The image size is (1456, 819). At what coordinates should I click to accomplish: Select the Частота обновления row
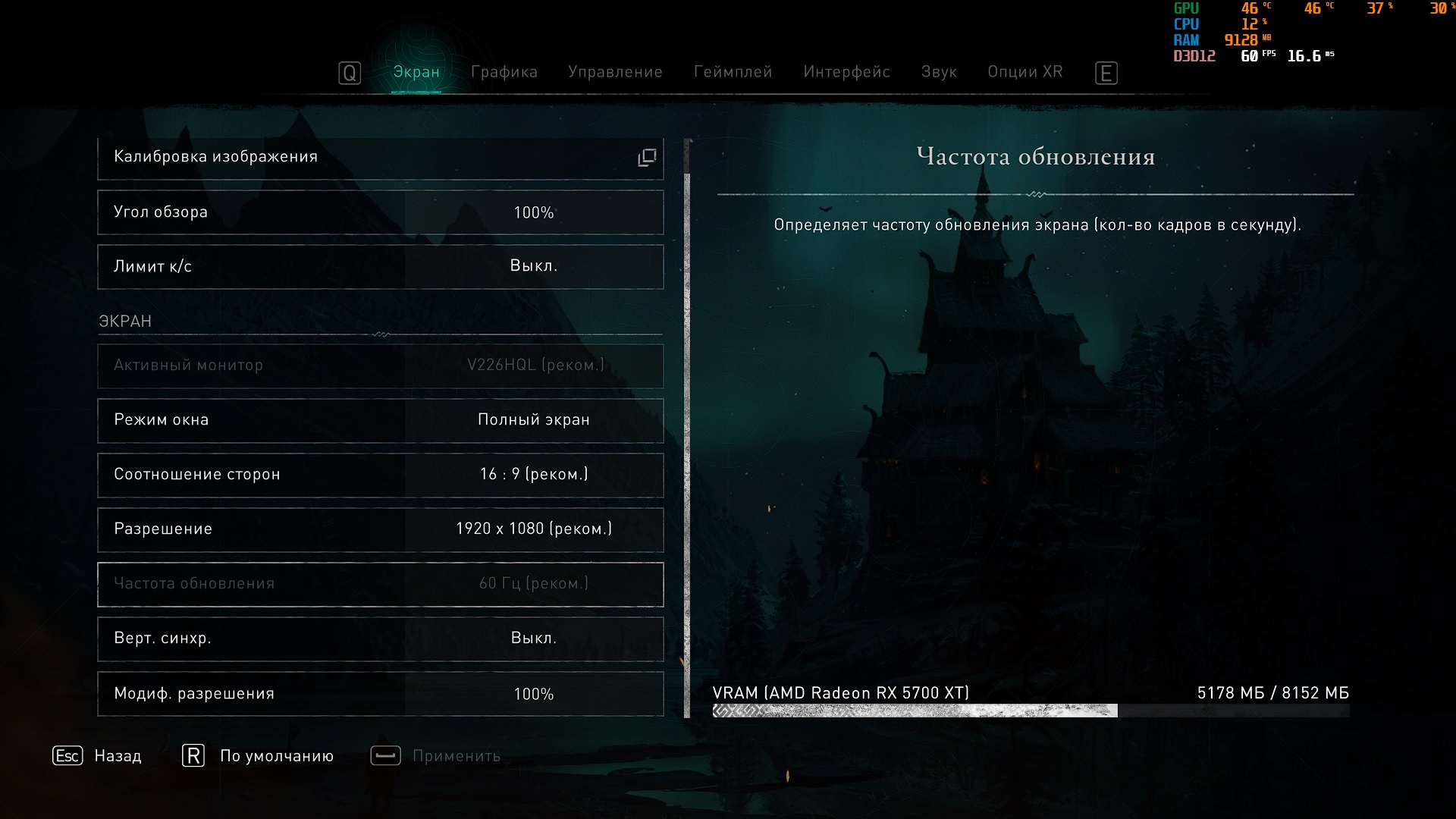[x=380, y=584]
